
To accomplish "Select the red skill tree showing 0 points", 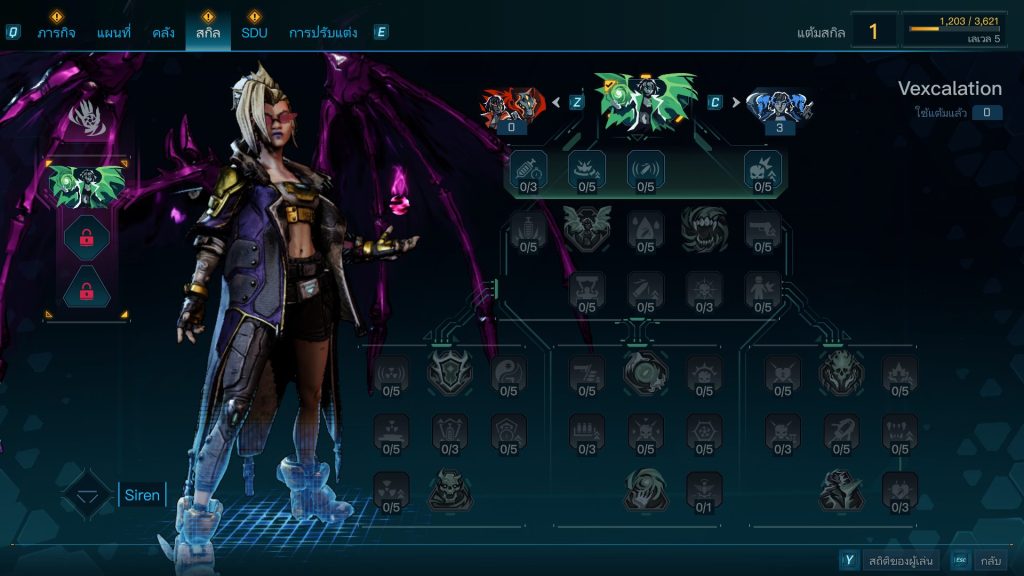I will [512, 106].
